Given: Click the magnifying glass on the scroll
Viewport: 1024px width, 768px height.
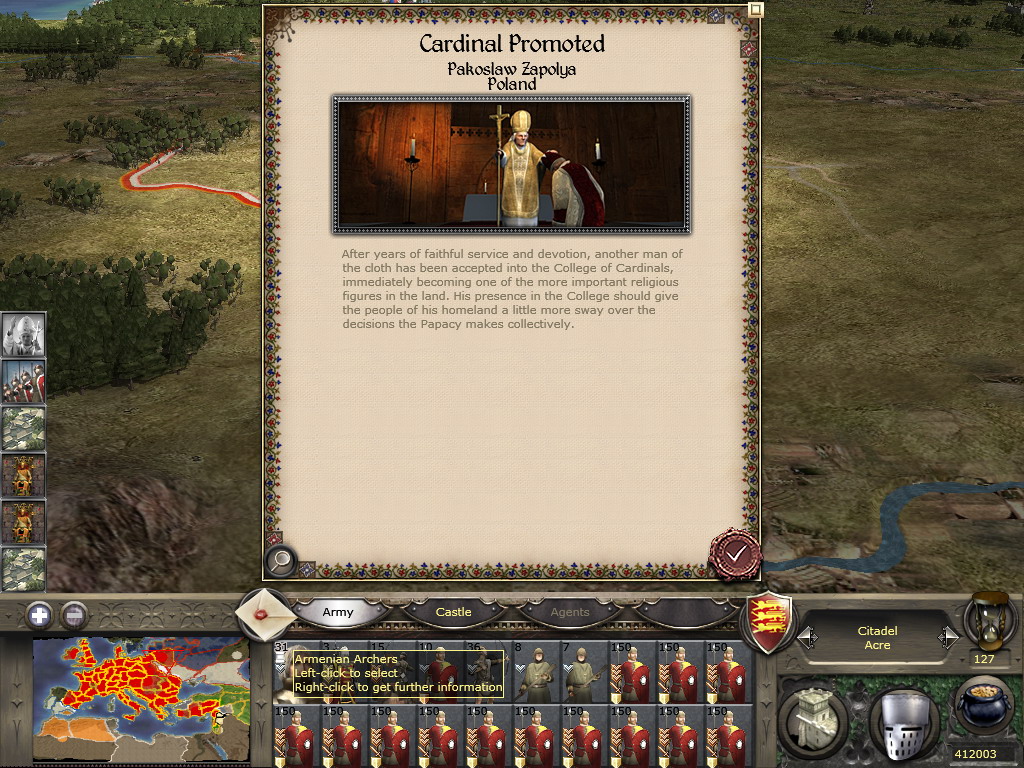Looking at the screenshot, I should point(281,562).
